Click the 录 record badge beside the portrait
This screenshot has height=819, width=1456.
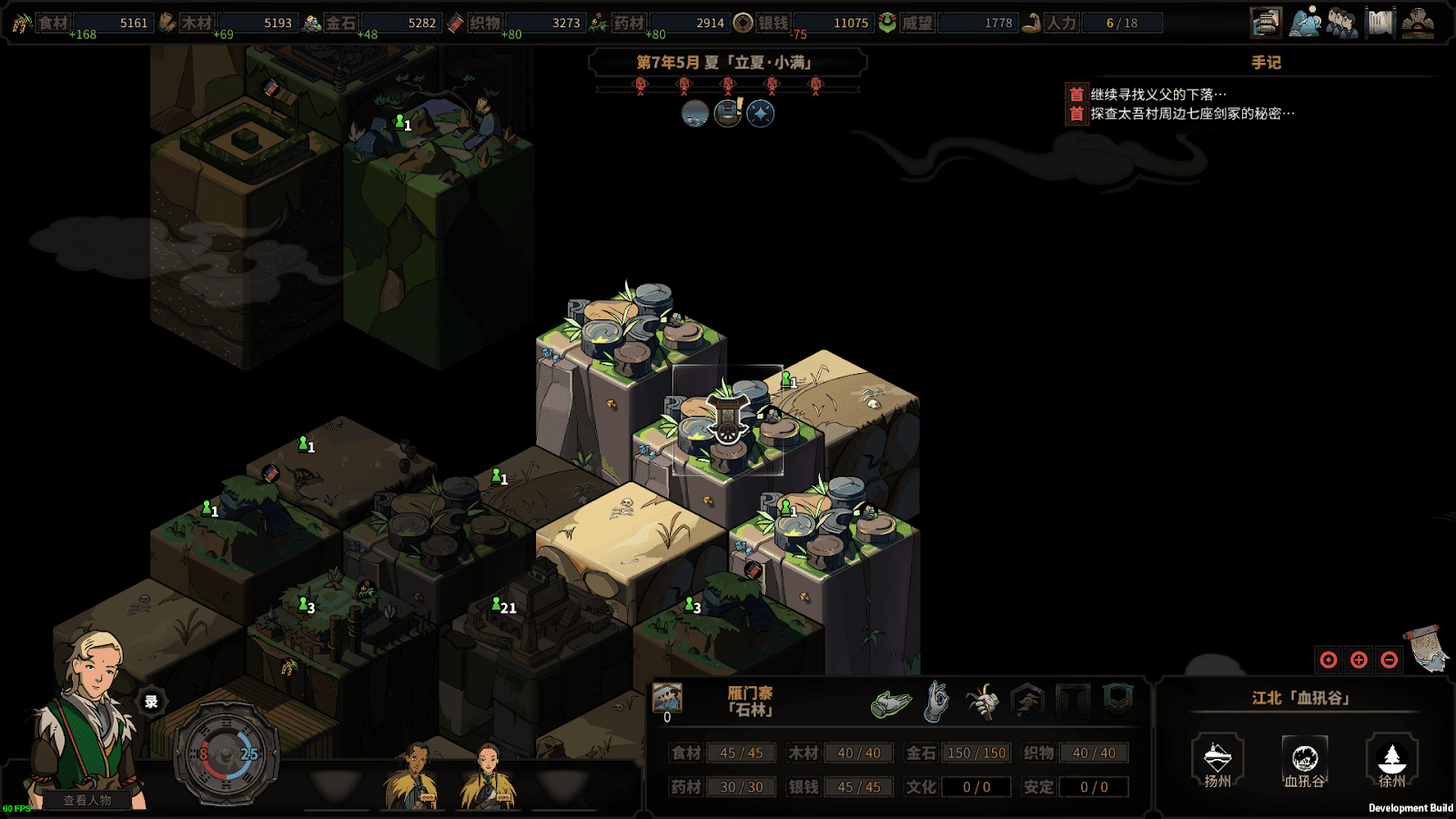point(151,702)
